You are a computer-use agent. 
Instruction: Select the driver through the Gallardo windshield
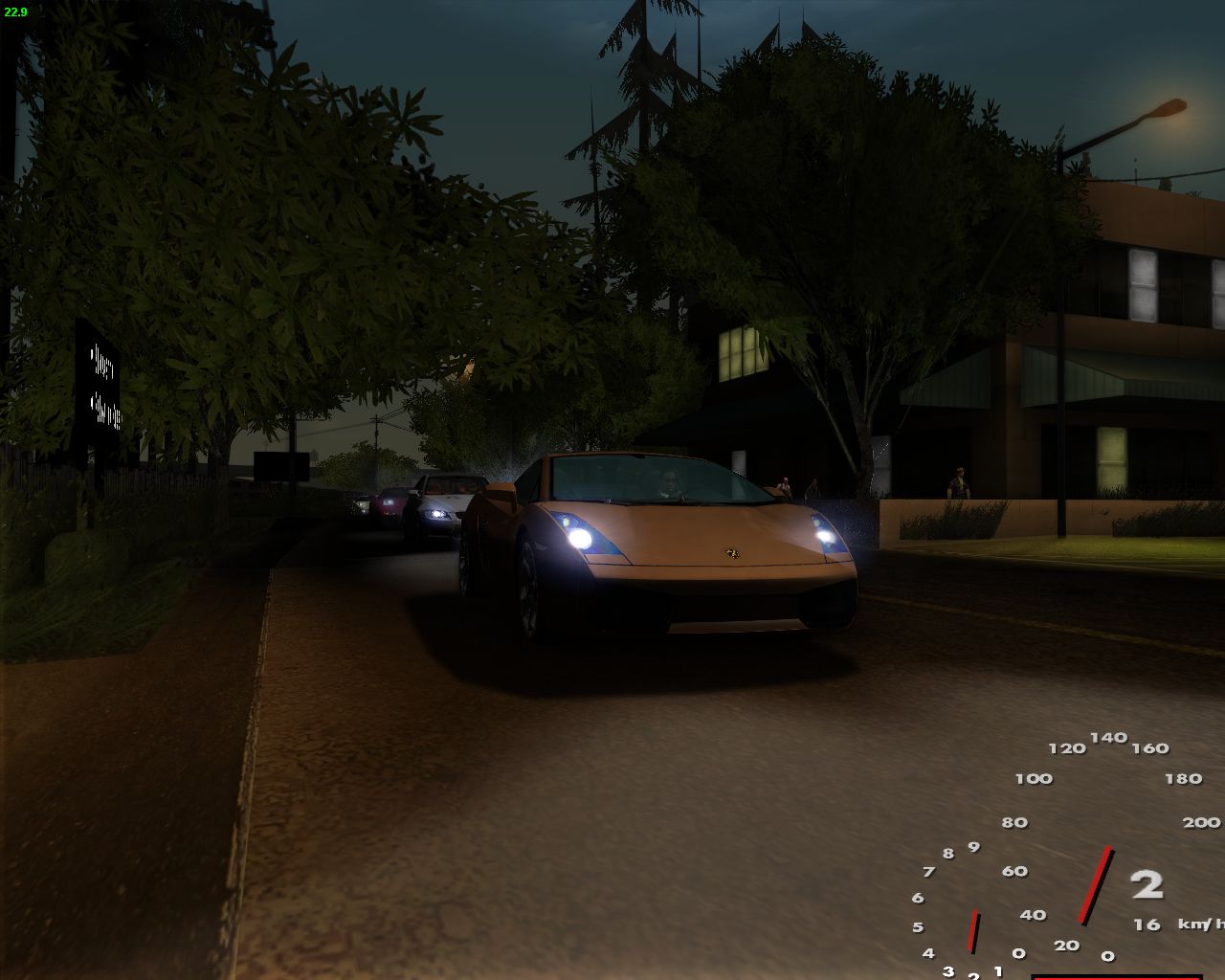coord(671,484)
